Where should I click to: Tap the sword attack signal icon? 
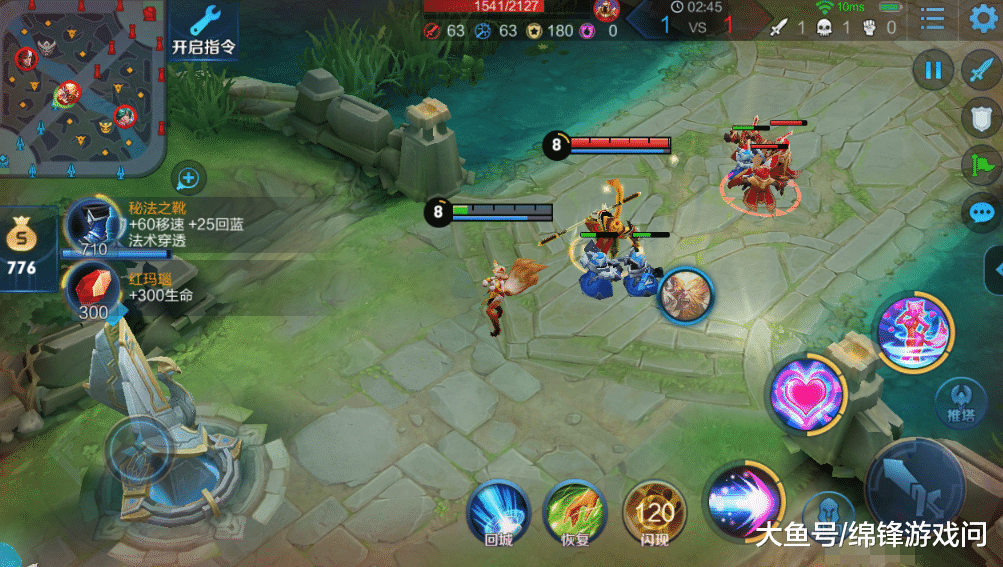click(980, 71)
